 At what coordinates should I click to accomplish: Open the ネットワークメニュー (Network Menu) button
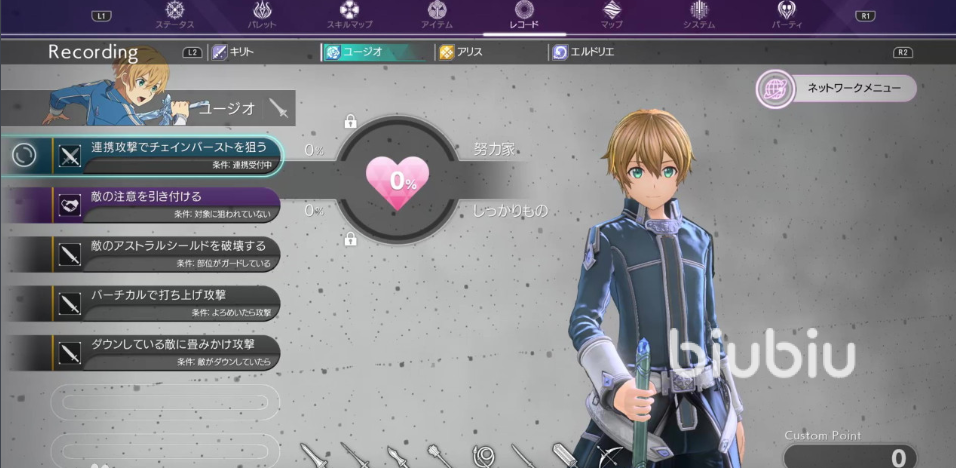tap(835, 89)
